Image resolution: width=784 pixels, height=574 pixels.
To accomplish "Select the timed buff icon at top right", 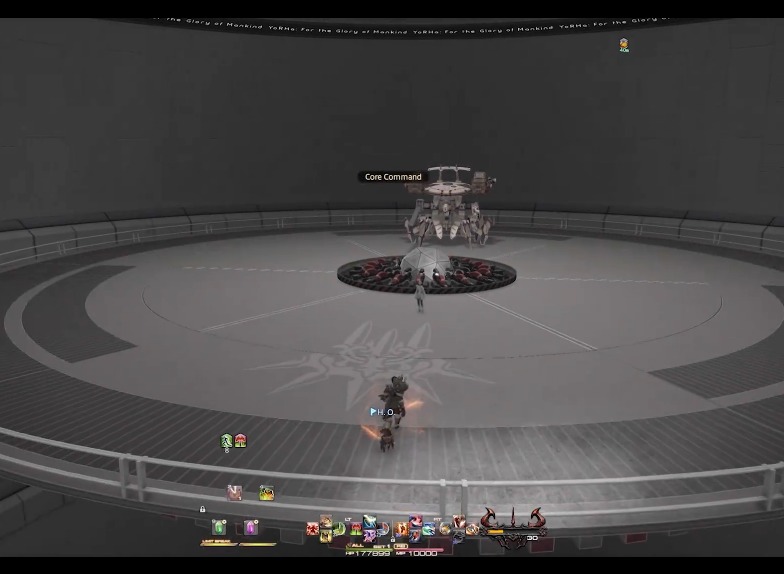I will pos(623,44).
